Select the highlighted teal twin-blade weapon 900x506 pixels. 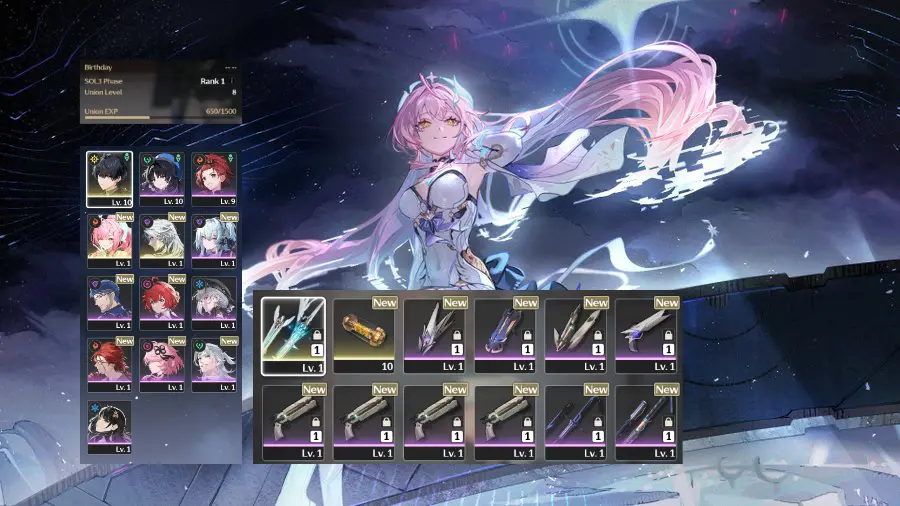[x=293, y=335]
